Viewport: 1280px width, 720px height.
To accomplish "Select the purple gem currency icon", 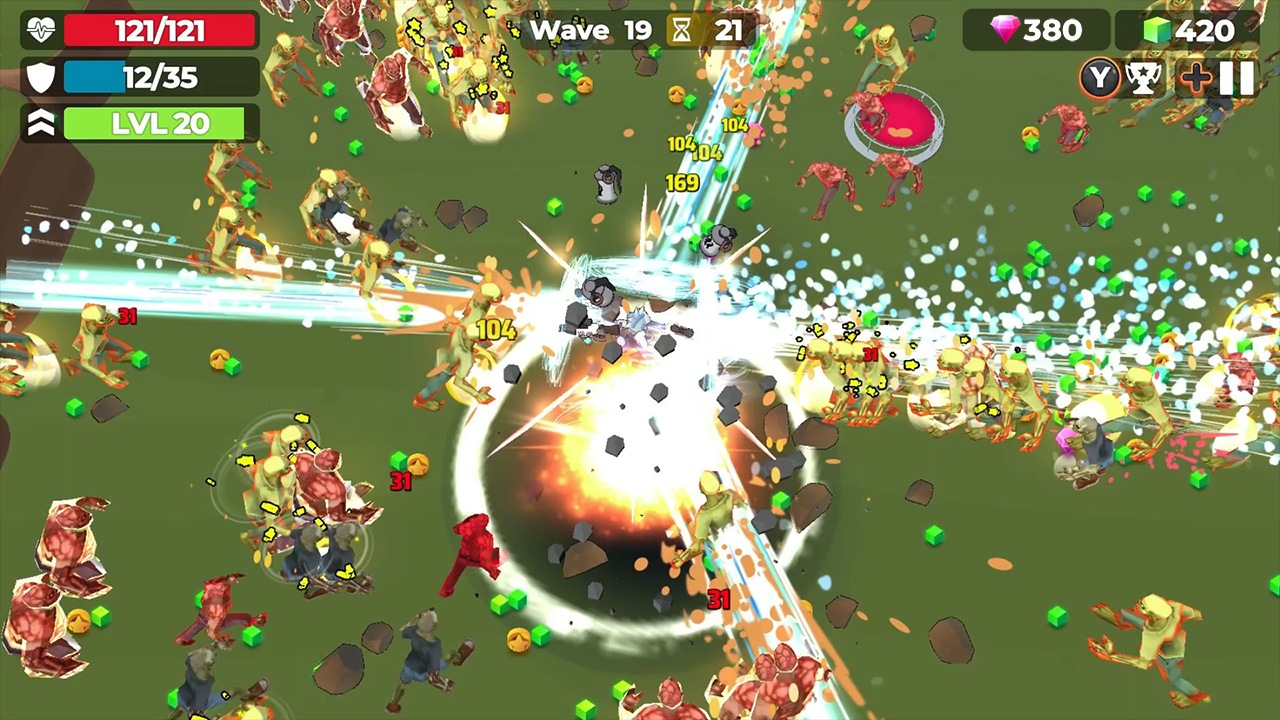I will pos(1007,30).
